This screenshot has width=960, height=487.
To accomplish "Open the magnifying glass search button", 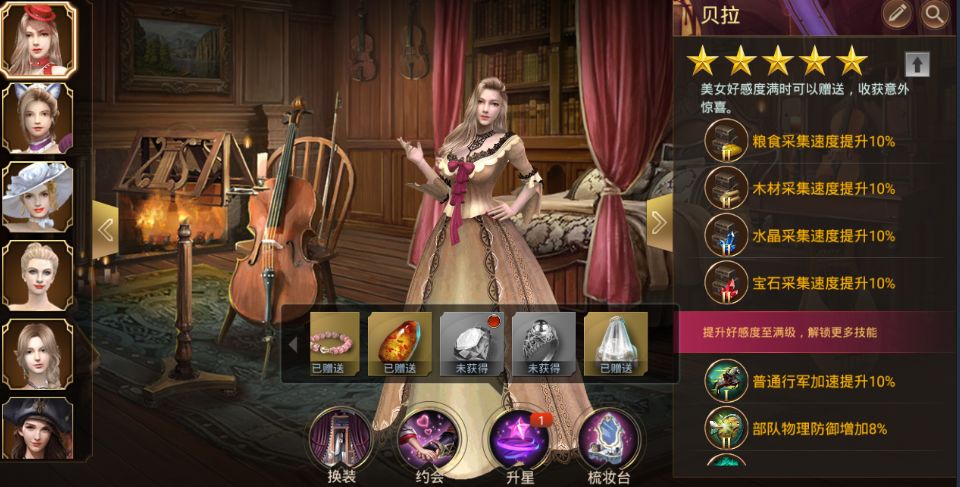I will pyautogui.click(x=935, y=14).
